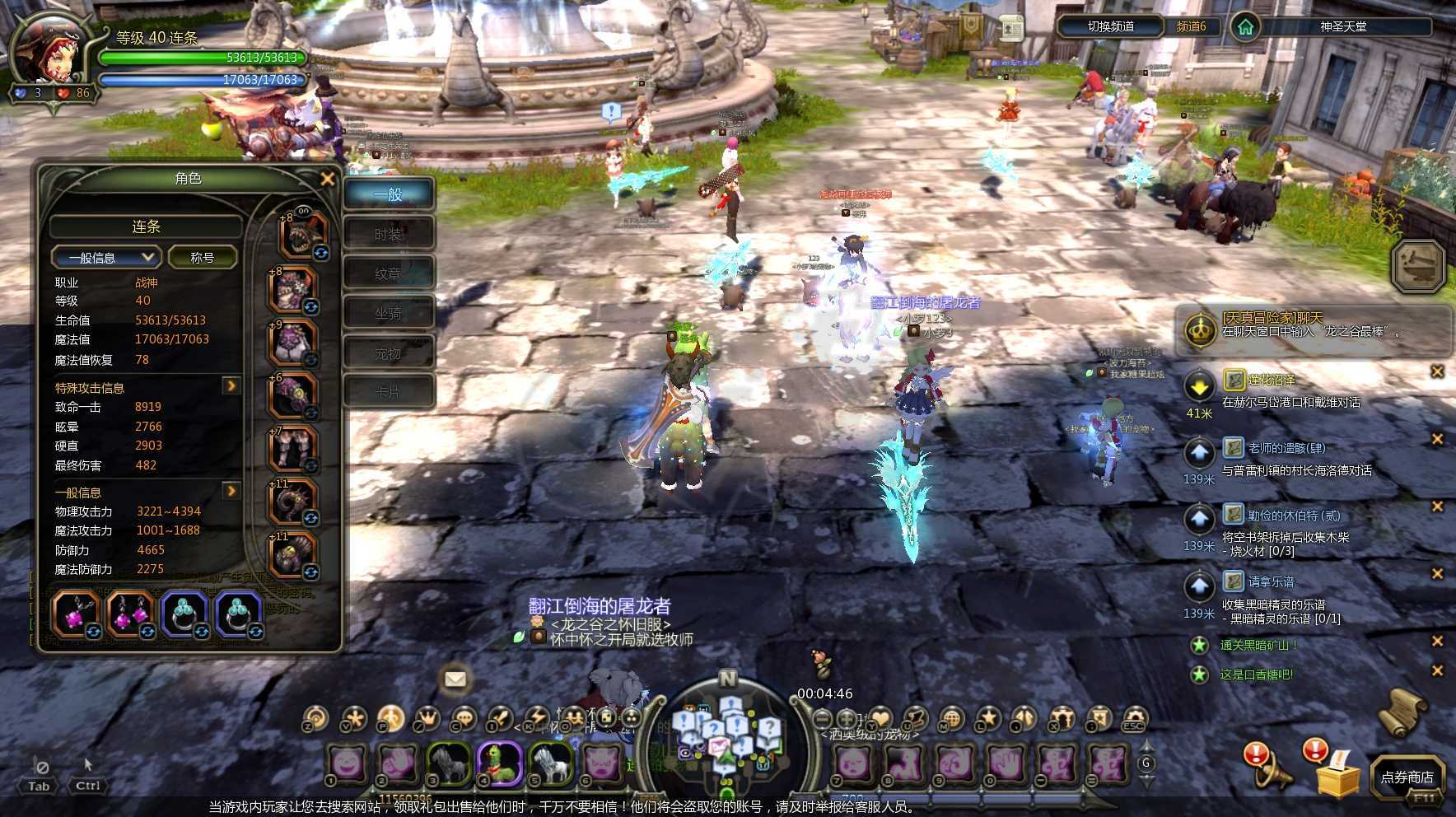Select the 莲花沼泽 quest tracker entry
This screenshot has width=1456, height=817.
tap(1272, 380)
